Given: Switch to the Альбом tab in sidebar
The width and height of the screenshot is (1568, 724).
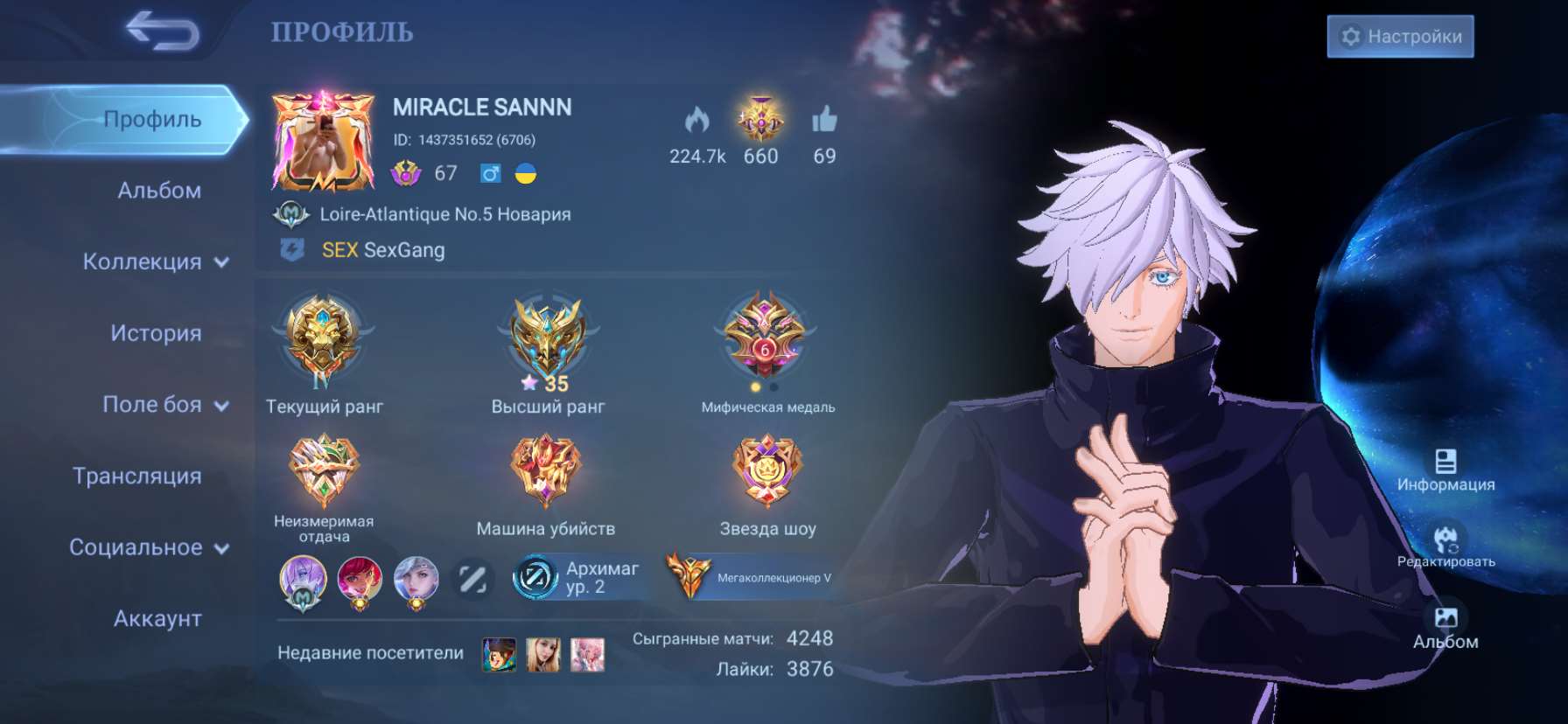Looking at the screenshot, I should [x=158, y=190].
